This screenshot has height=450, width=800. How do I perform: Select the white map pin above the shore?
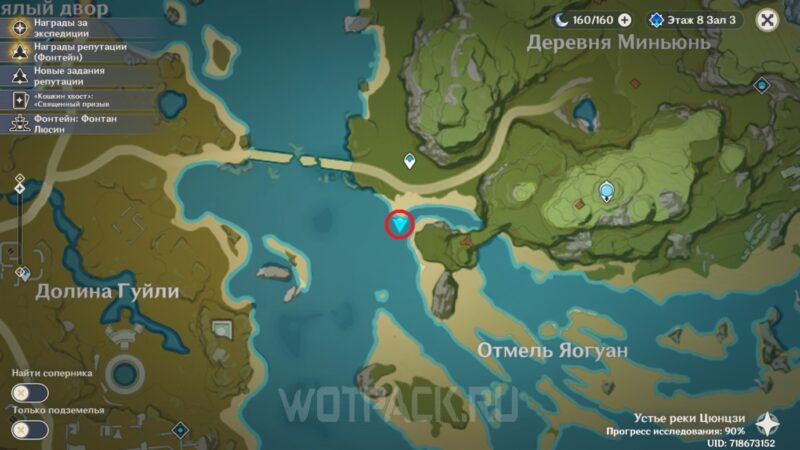click(x=409, y=160)
